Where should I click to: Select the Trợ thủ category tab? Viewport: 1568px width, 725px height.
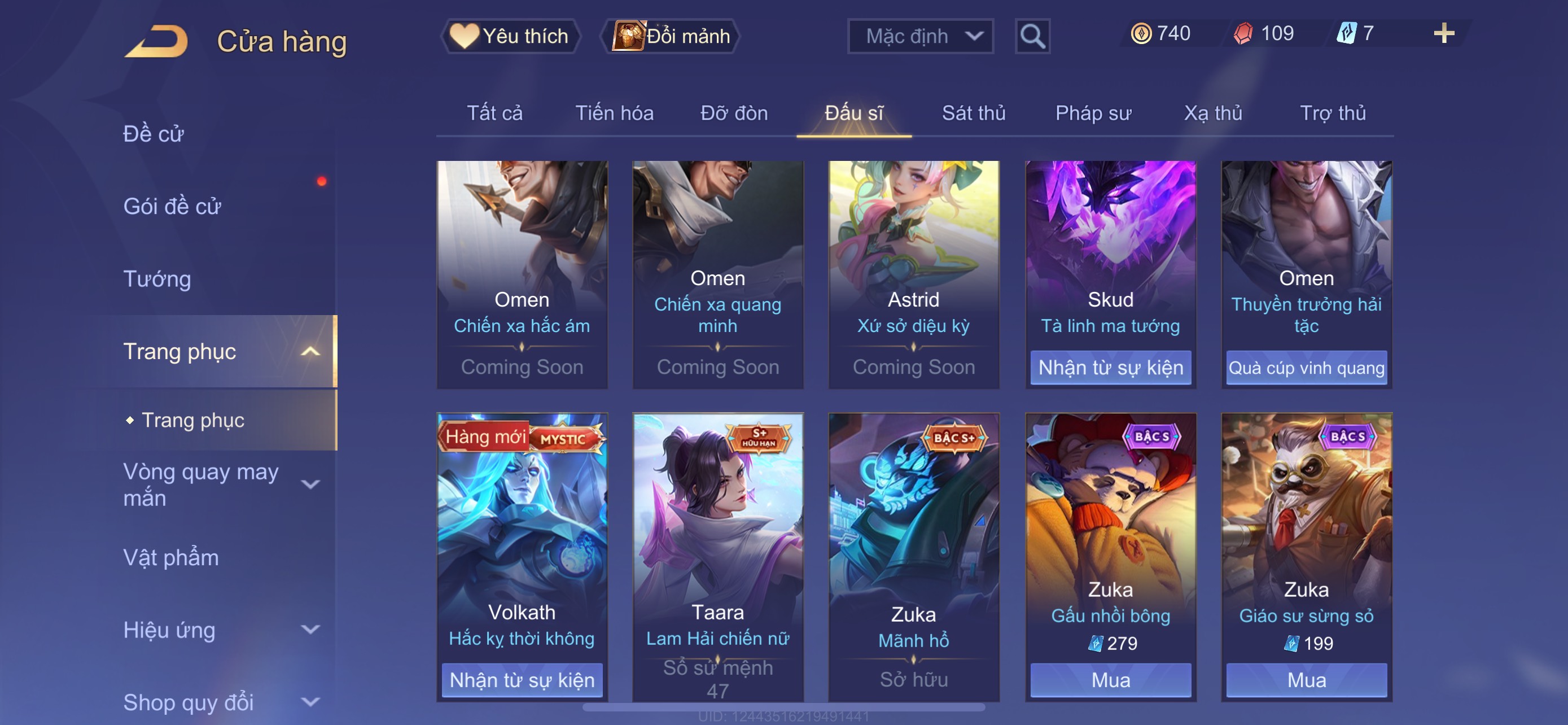click(x=1332, y=113)
